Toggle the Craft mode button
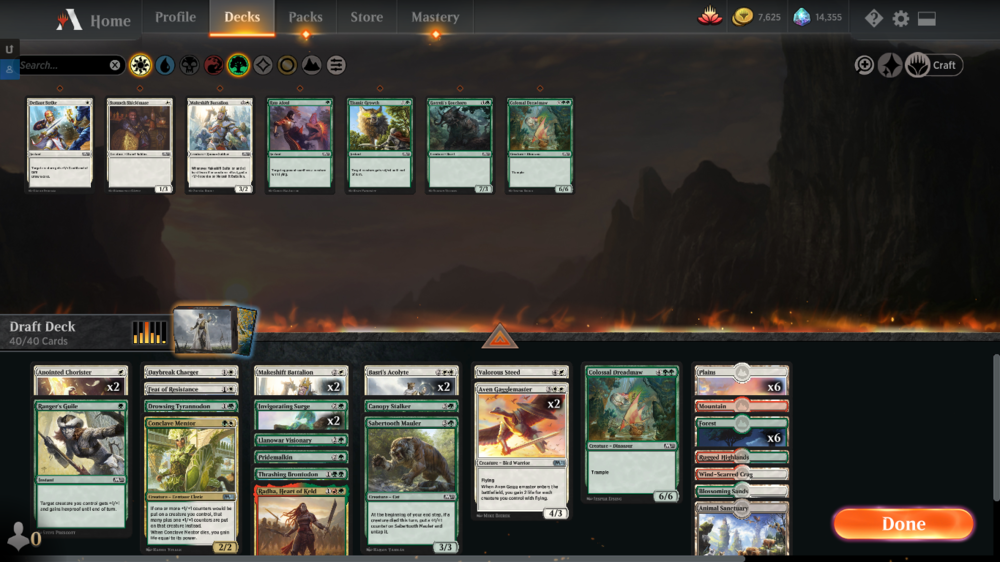The image size is (1000, 562). (933, 65)
